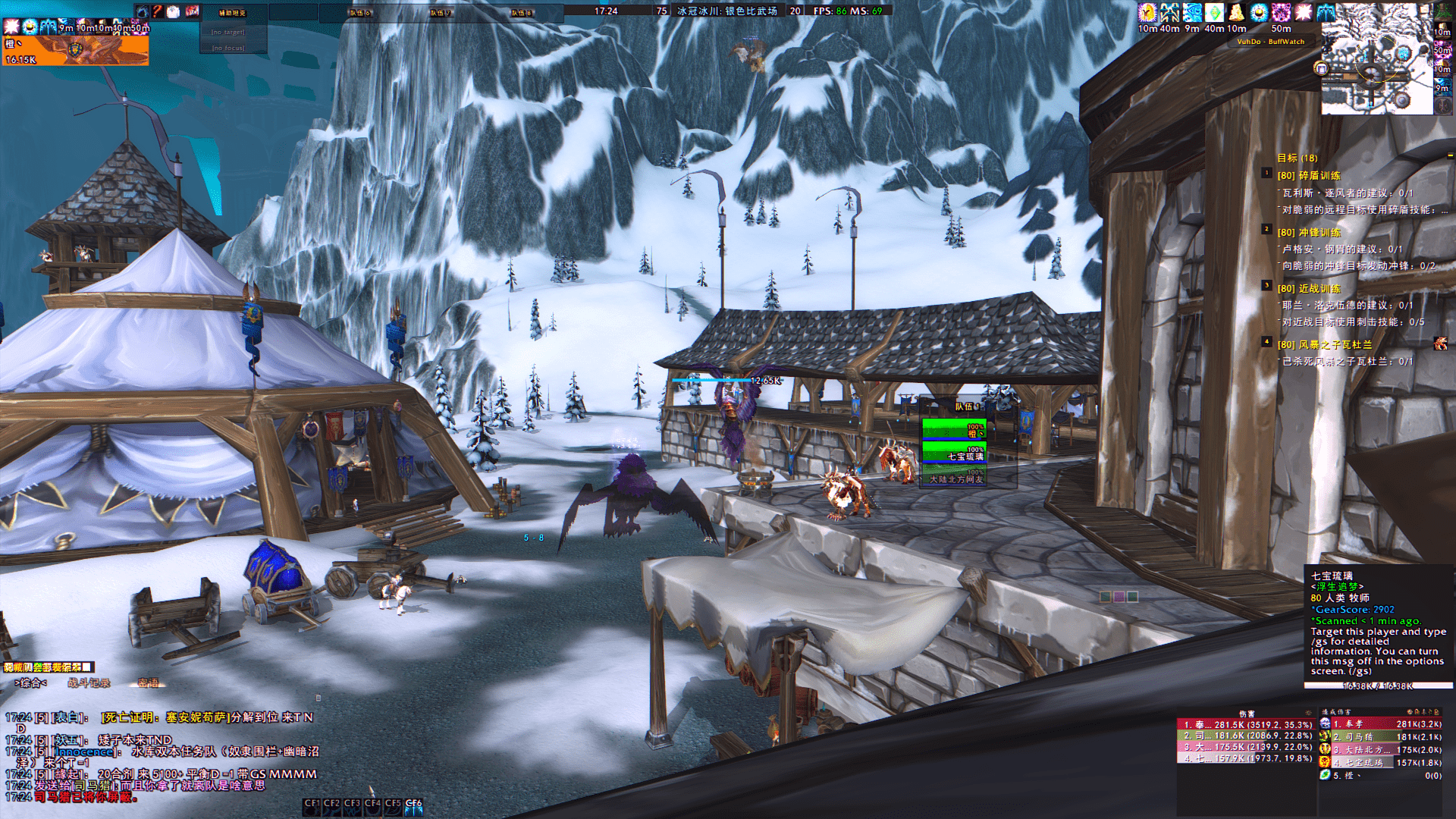The width and height of the screenshot is (1456, 819).
Task: Select tracked quest 碎盾训练
Action: pos(1319,176)
